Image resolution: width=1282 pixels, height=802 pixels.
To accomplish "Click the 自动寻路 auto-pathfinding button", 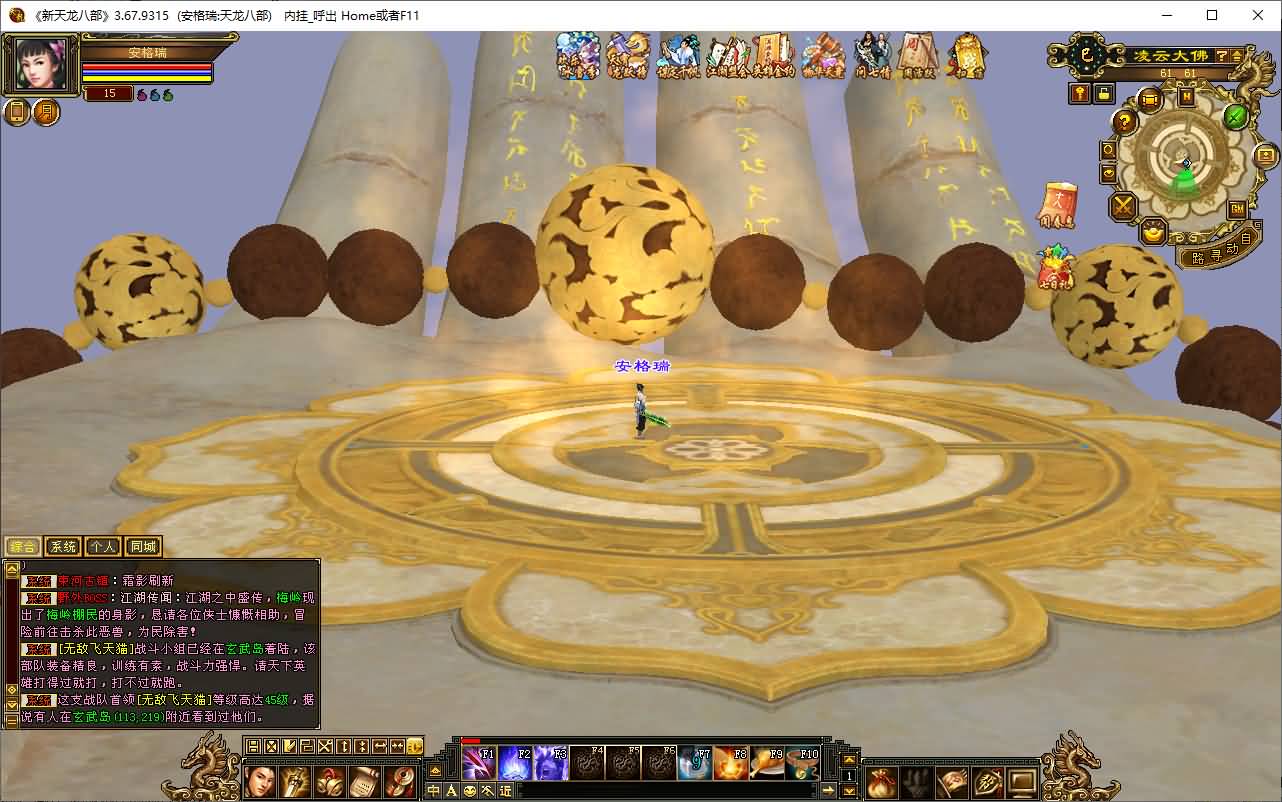I will (x=1214, y=252).
